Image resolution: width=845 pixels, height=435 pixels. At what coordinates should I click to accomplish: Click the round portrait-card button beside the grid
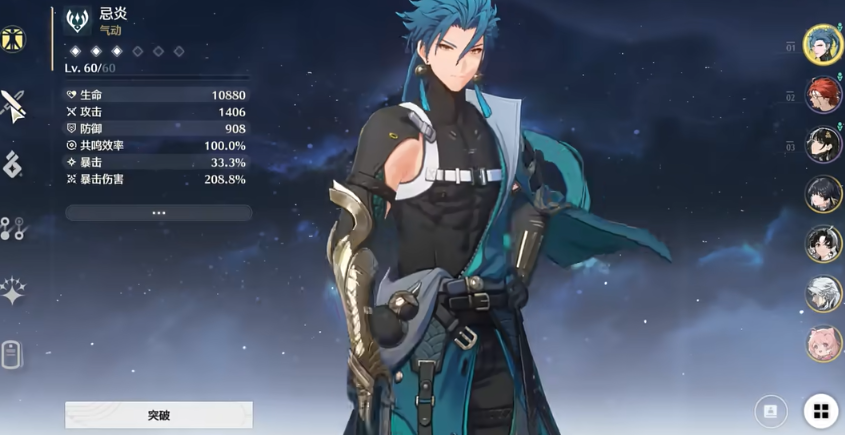[770, 411]
